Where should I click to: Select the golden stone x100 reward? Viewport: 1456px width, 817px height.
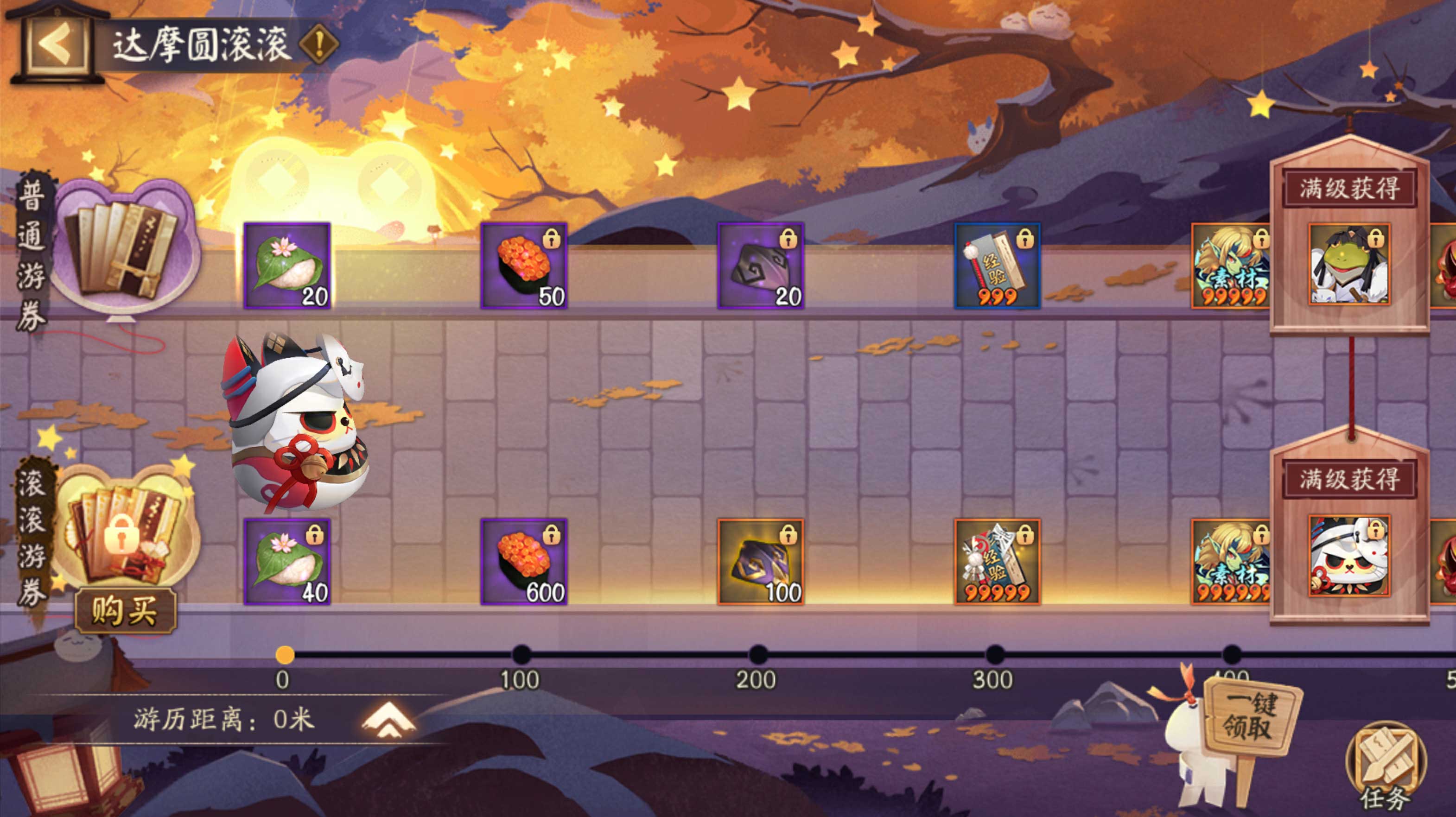pyautogui.click(x=761, y=562)
